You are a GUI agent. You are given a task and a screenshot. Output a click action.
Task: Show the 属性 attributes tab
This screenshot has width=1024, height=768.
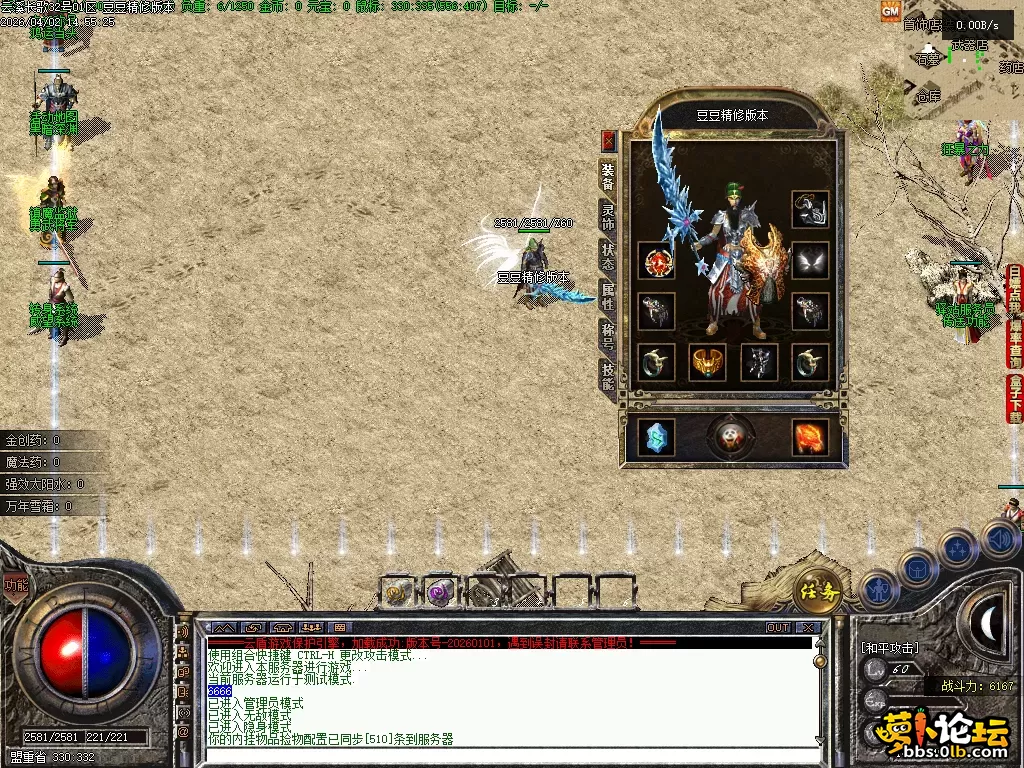[607, 294]
